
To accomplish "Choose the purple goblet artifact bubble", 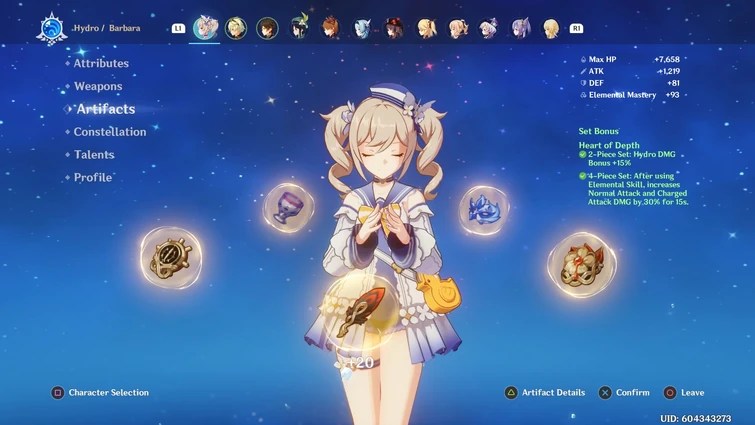I will pos(288,206).
